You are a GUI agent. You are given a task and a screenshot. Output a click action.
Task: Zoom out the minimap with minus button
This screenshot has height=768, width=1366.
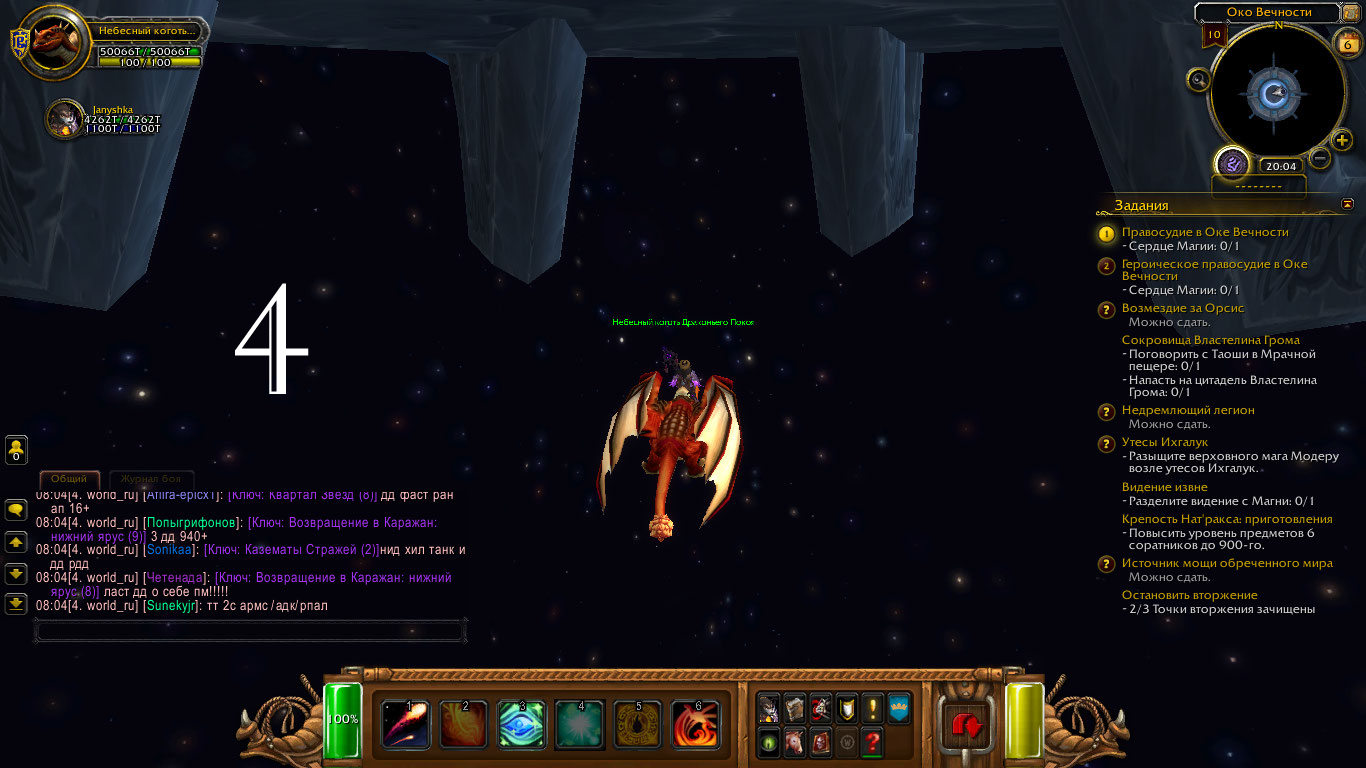tap(1320, 158)
